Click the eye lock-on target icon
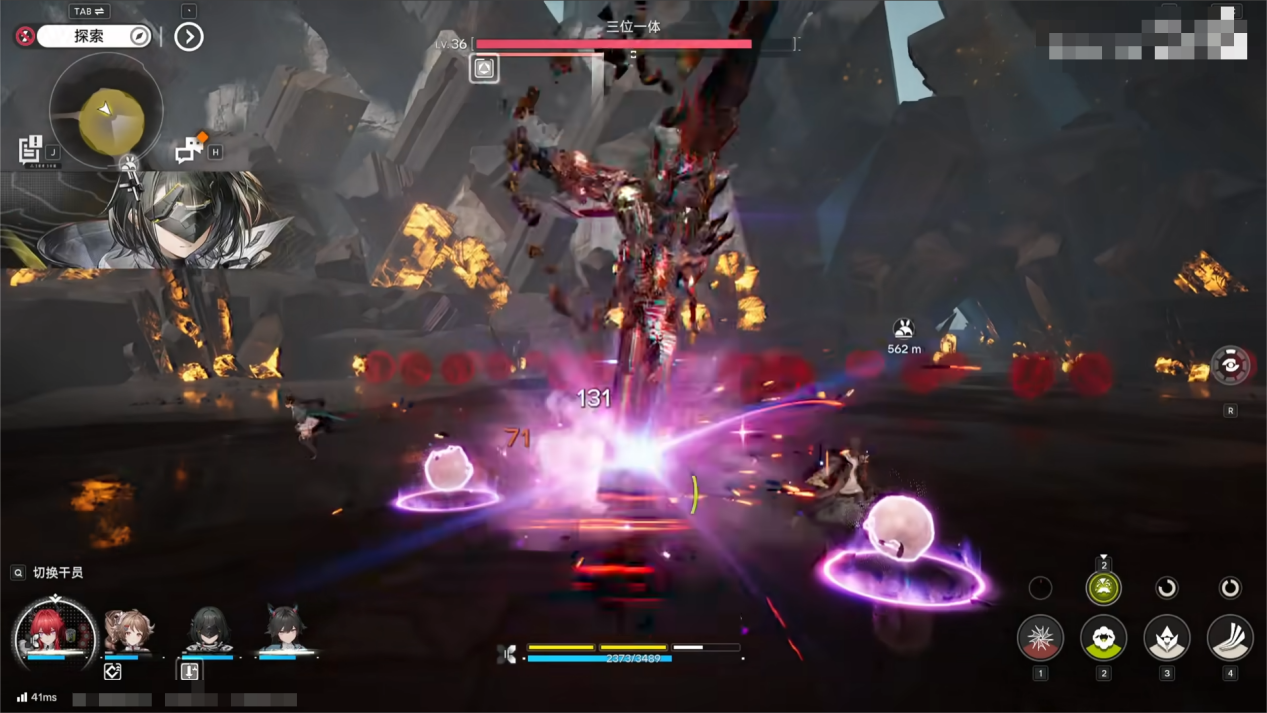 1230,366
